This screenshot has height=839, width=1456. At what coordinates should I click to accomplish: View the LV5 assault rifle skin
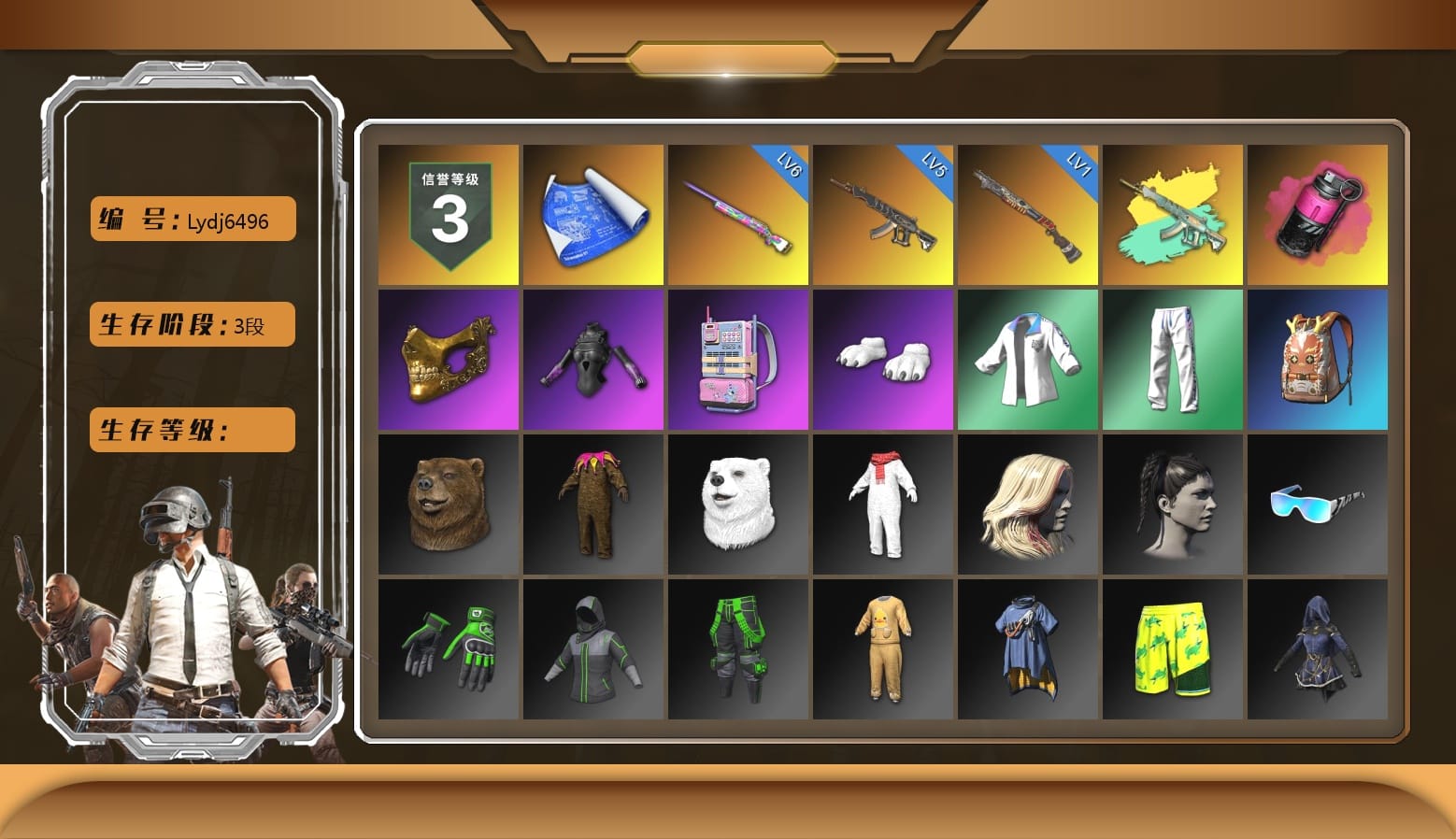[x=882, y=213]
